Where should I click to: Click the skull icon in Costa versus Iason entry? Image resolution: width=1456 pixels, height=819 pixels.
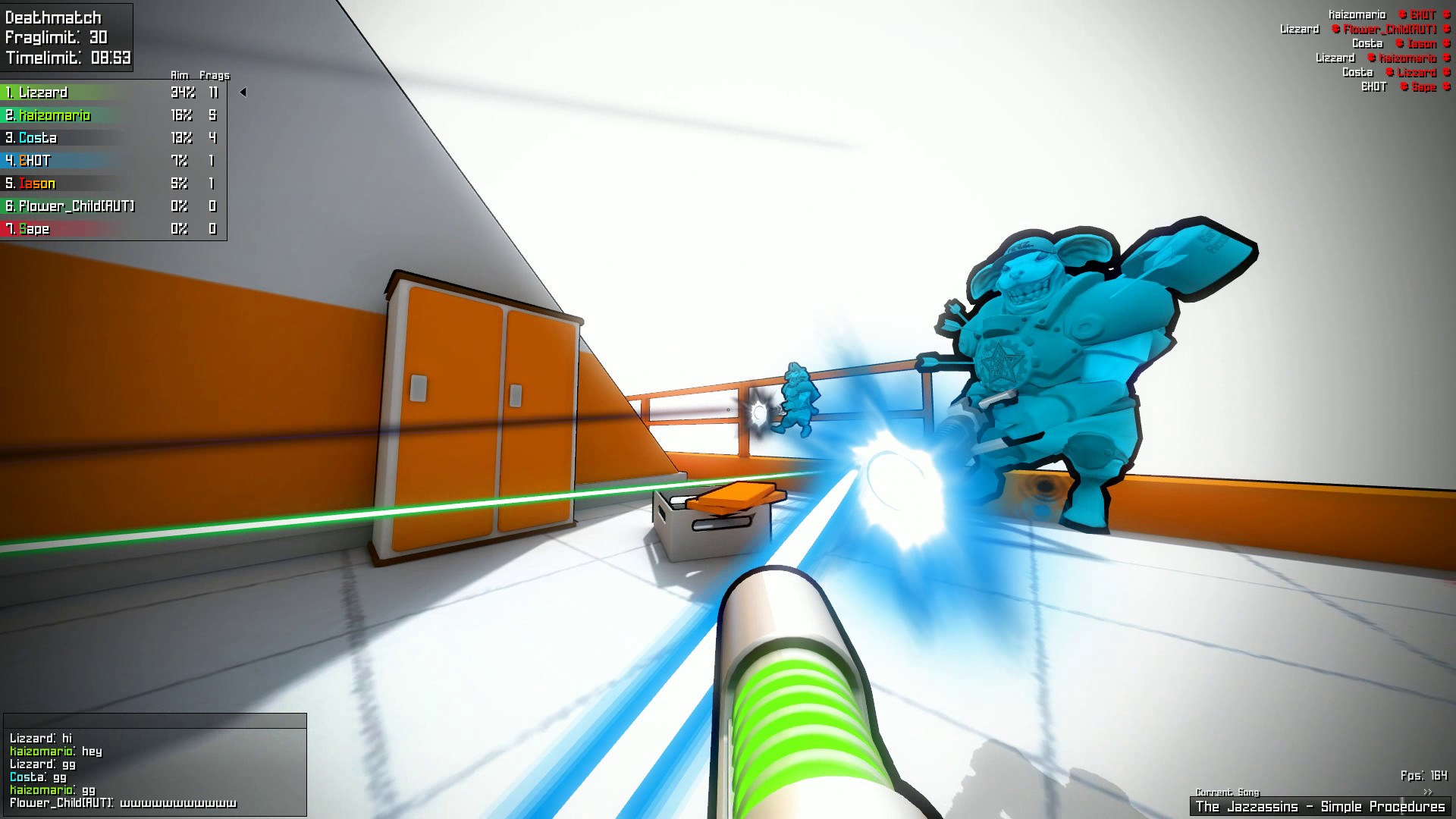point(1398,43)
